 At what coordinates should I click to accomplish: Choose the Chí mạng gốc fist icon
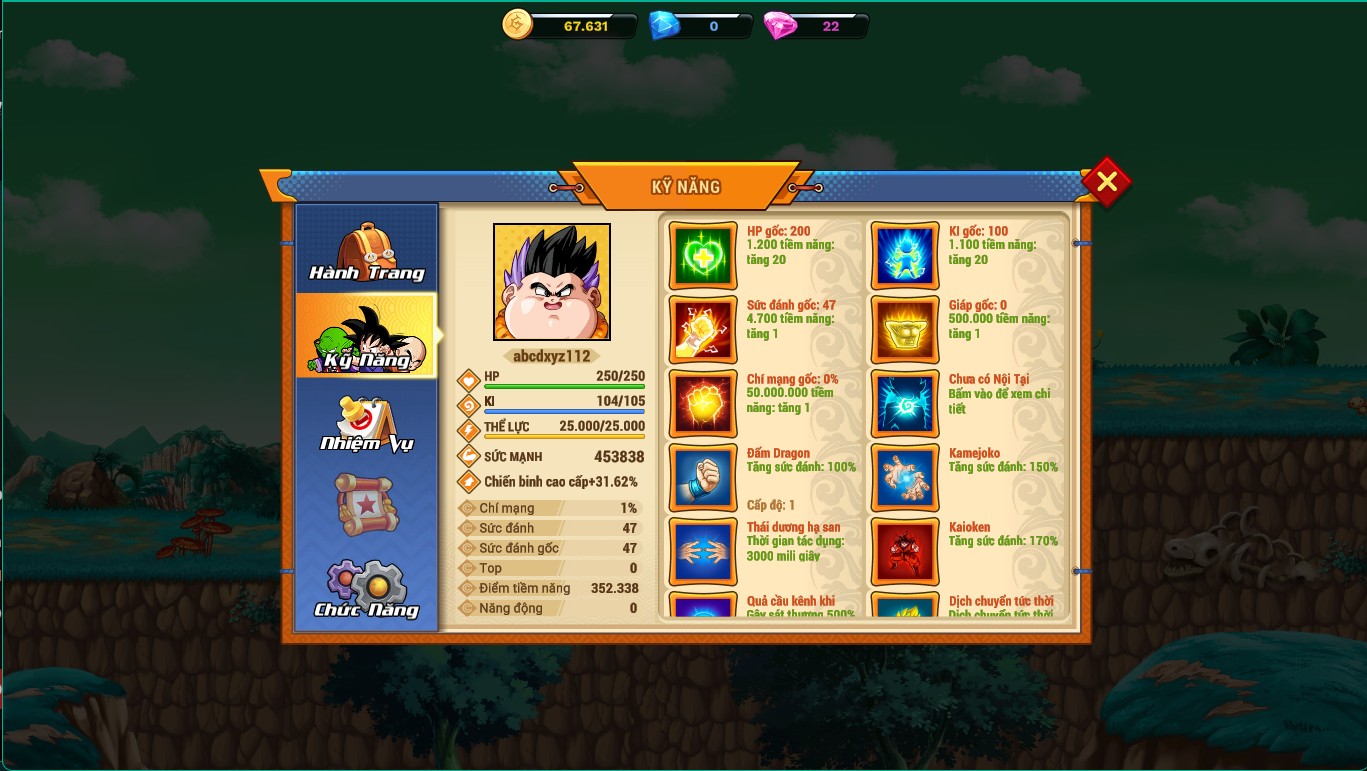point(703,404)
